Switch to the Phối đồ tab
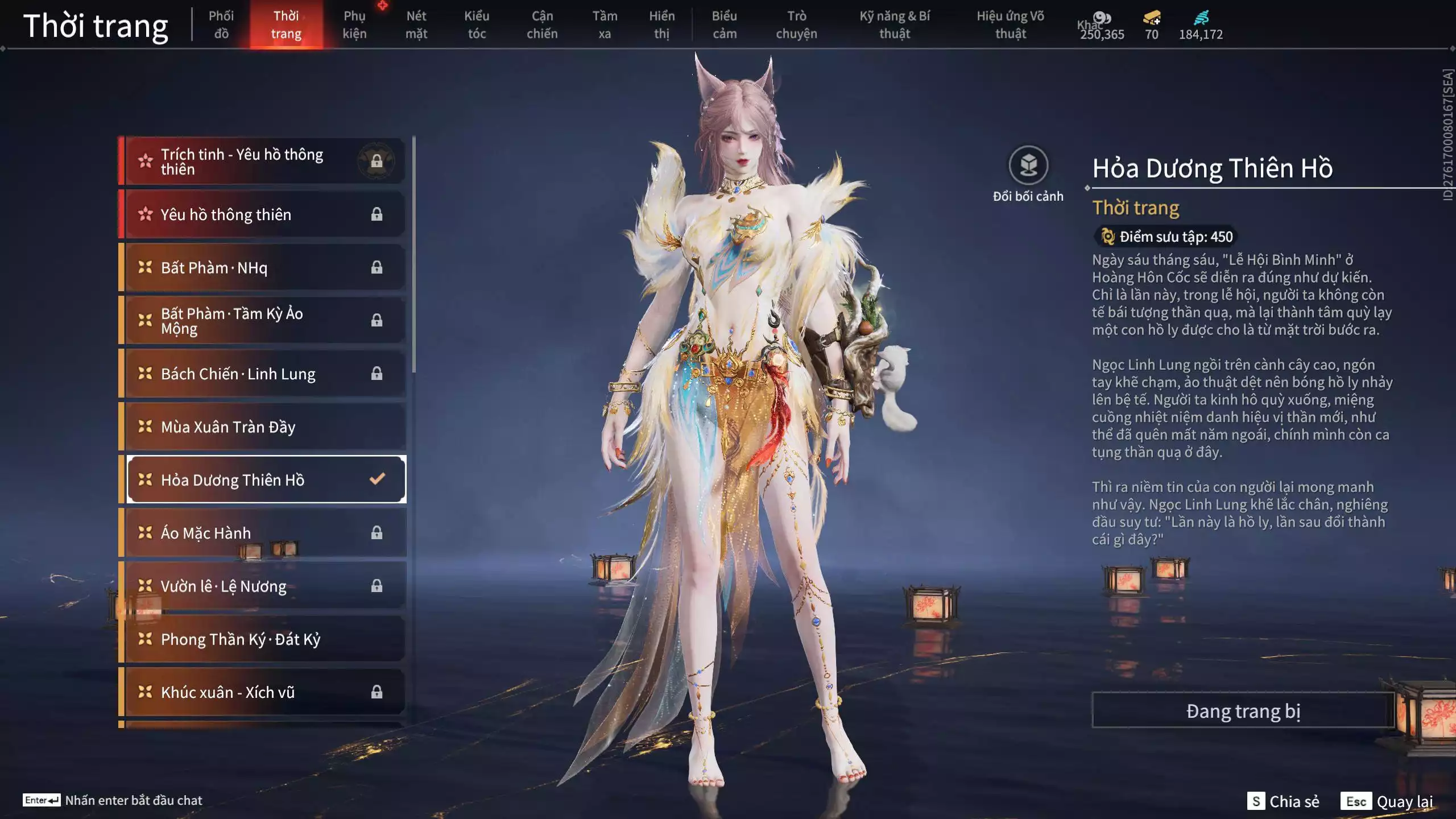 tap(221, 25)
